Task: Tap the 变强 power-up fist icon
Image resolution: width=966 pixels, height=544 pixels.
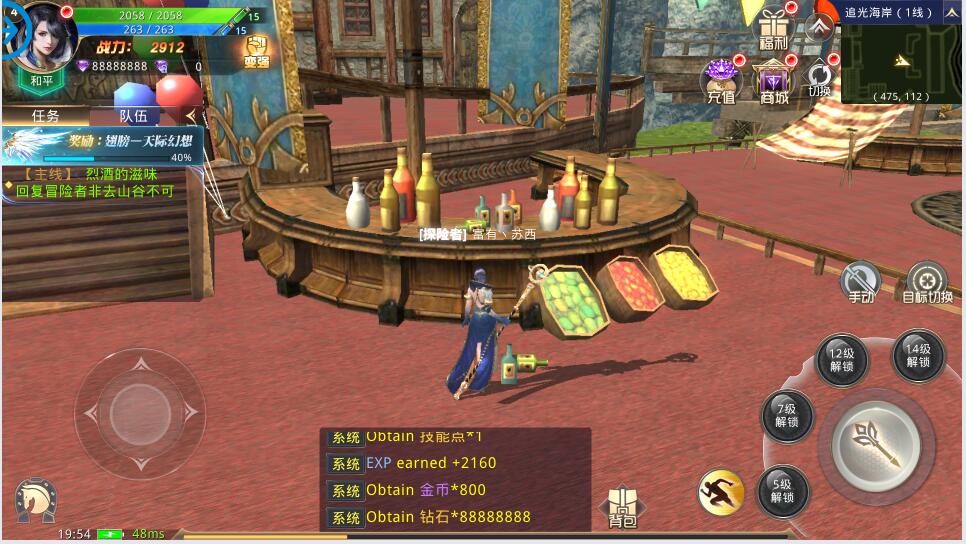Action: (x=257, y=51)
